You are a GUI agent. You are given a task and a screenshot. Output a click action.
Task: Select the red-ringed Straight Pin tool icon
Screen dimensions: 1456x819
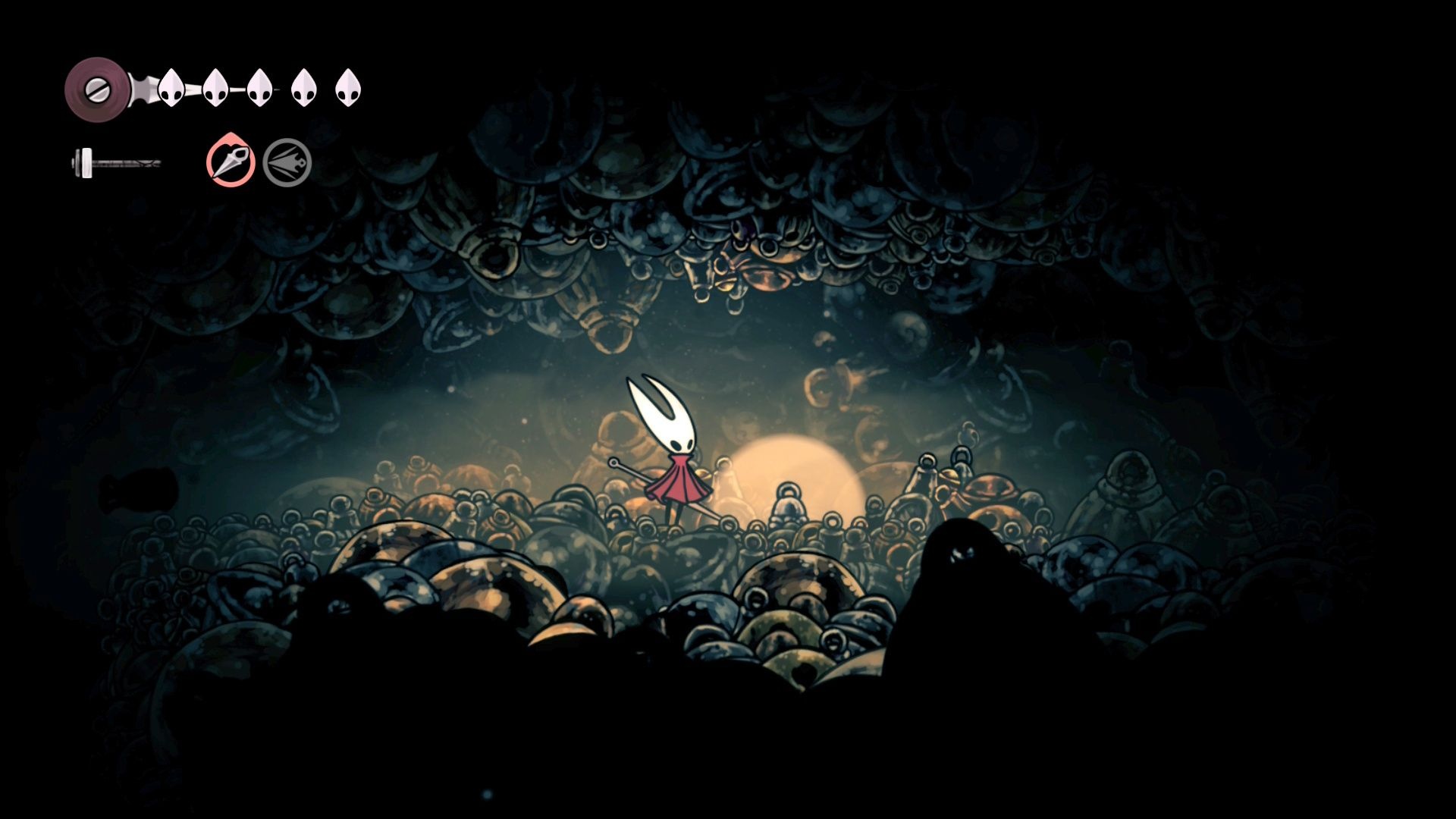231,162
